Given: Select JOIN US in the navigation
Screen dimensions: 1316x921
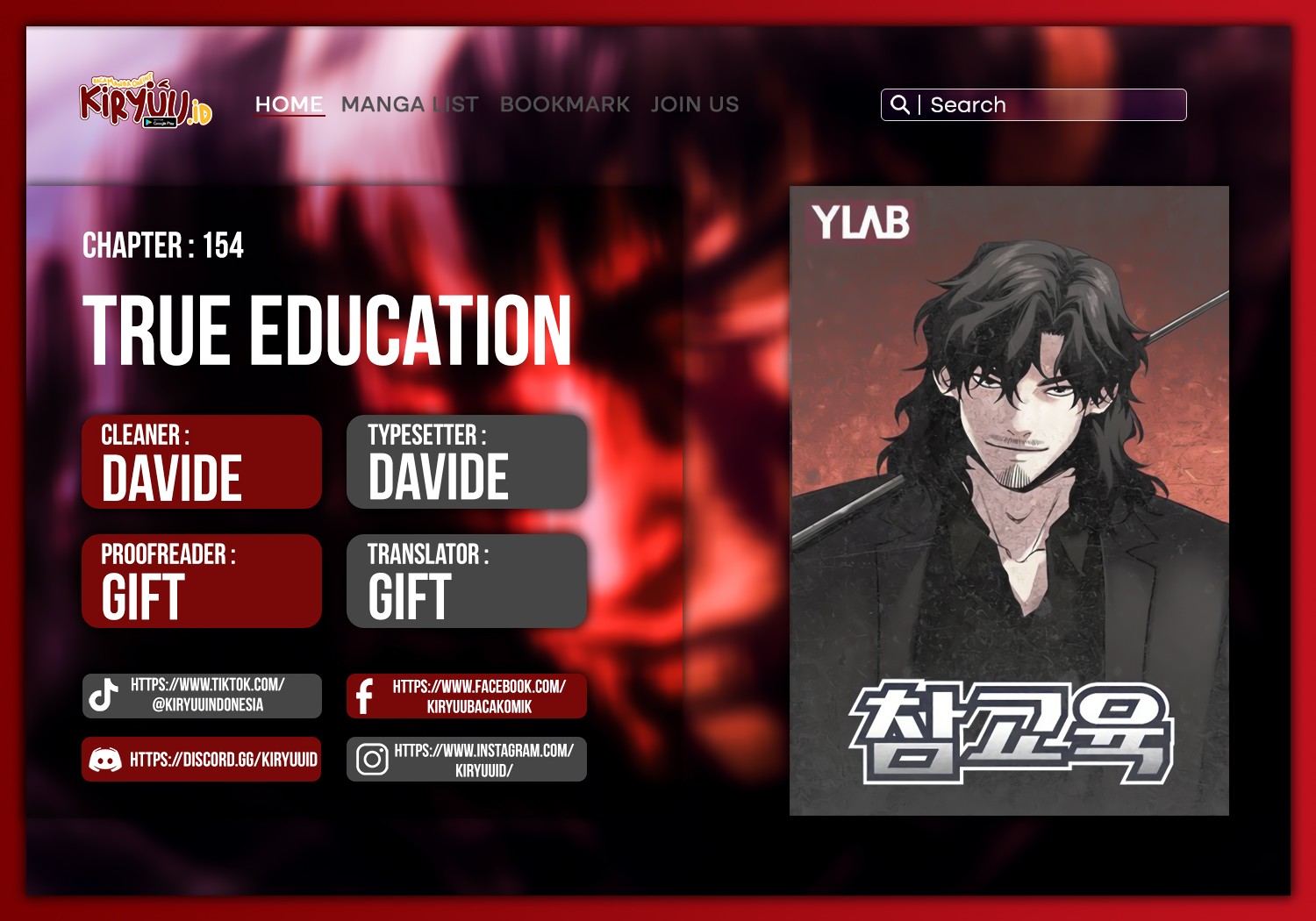Looking at the screenshot, I should tap(694, 104).
